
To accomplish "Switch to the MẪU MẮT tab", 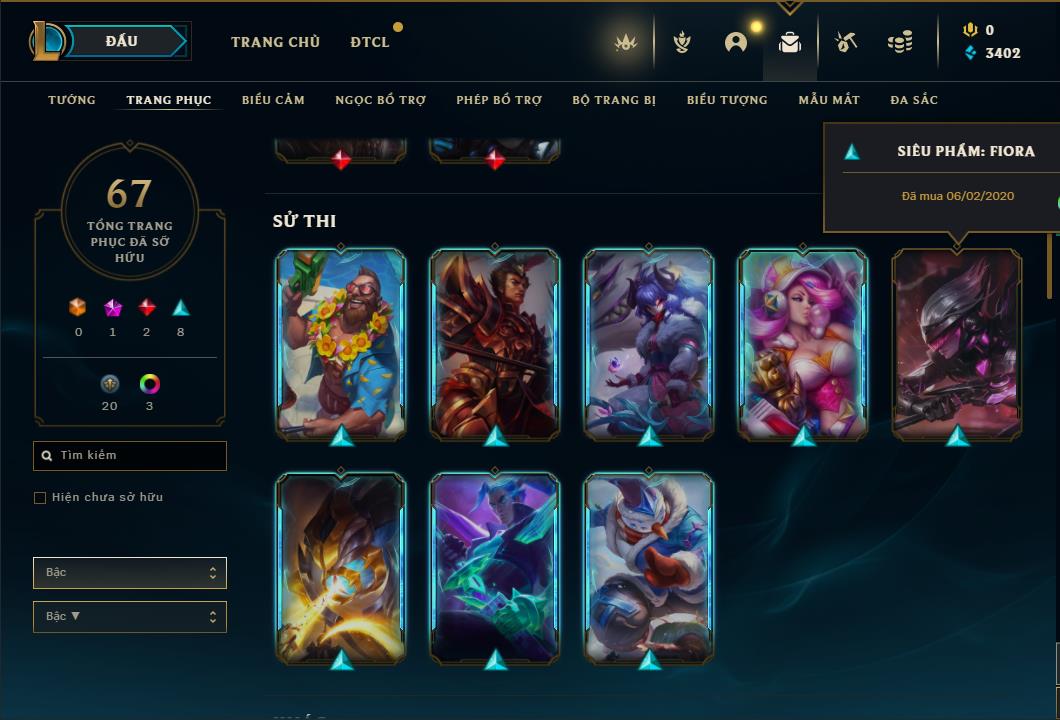I will click(x=829, y=100).
